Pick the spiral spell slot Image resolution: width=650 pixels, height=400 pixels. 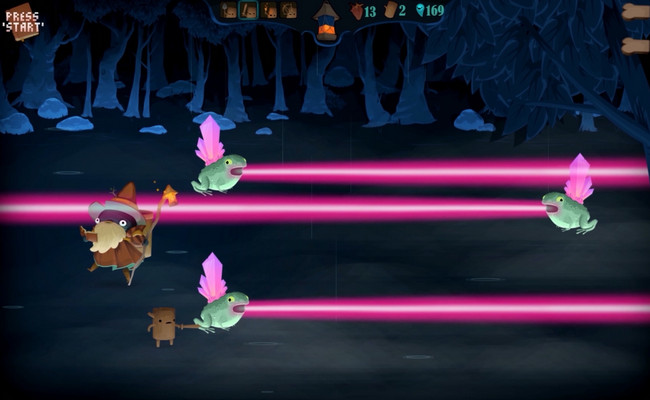tap(288, 10)
